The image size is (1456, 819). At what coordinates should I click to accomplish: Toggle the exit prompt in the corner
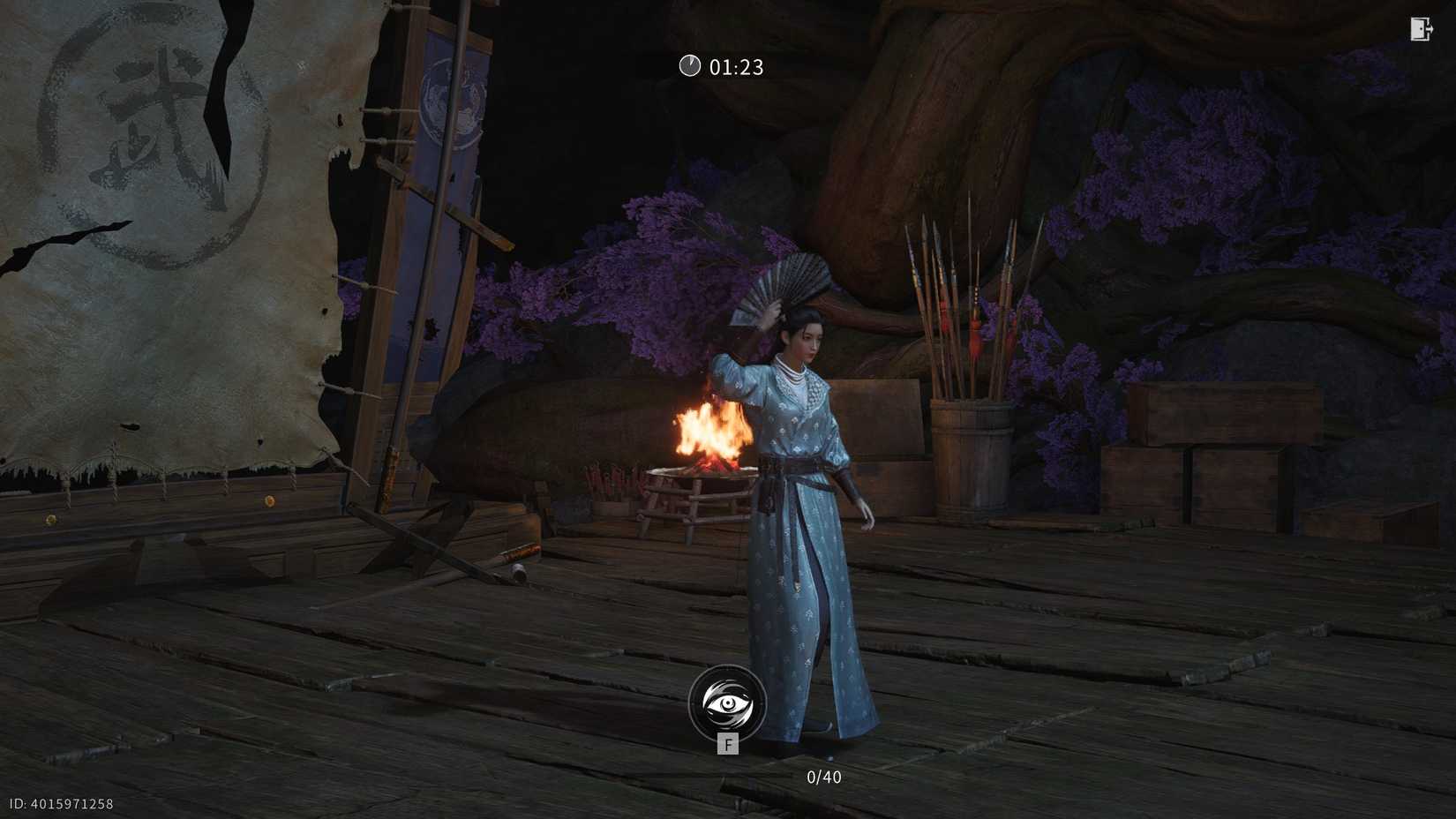point(1420,29)
